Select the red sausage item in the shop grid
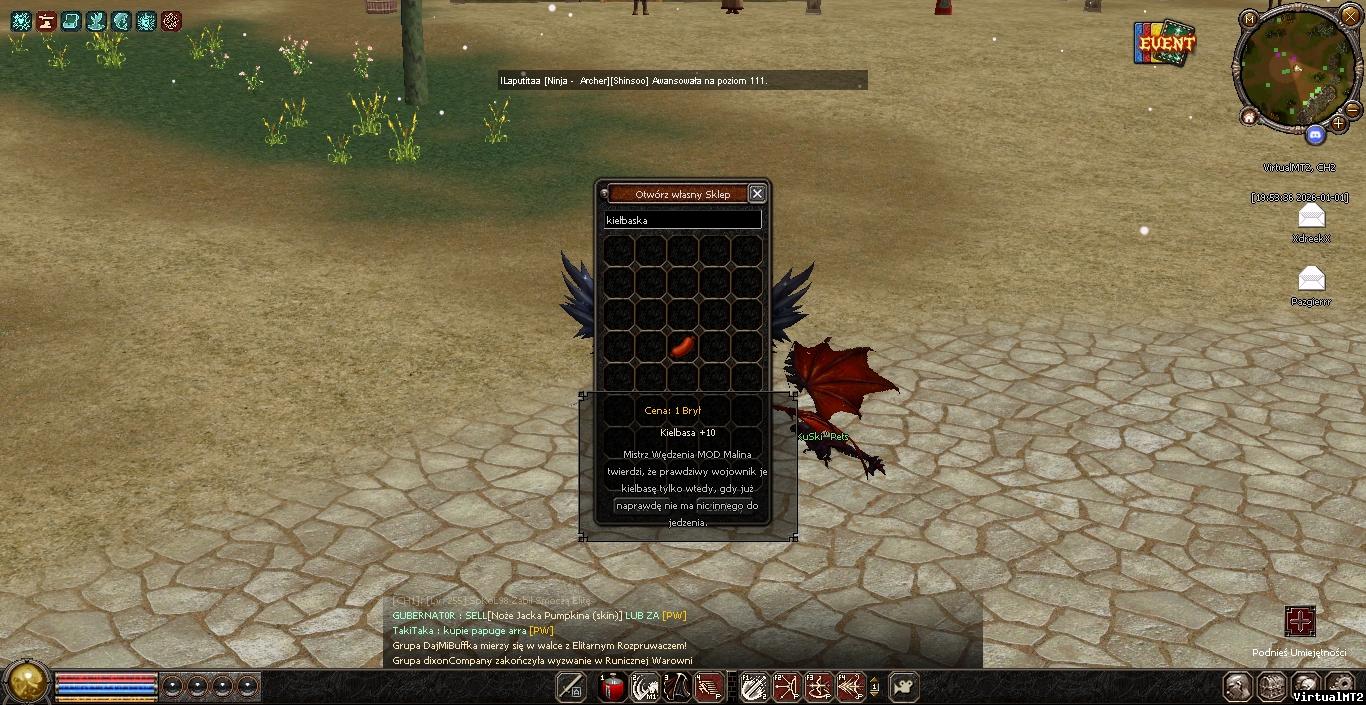Screen dimensions: 1366x705 (x=682, y=346)
